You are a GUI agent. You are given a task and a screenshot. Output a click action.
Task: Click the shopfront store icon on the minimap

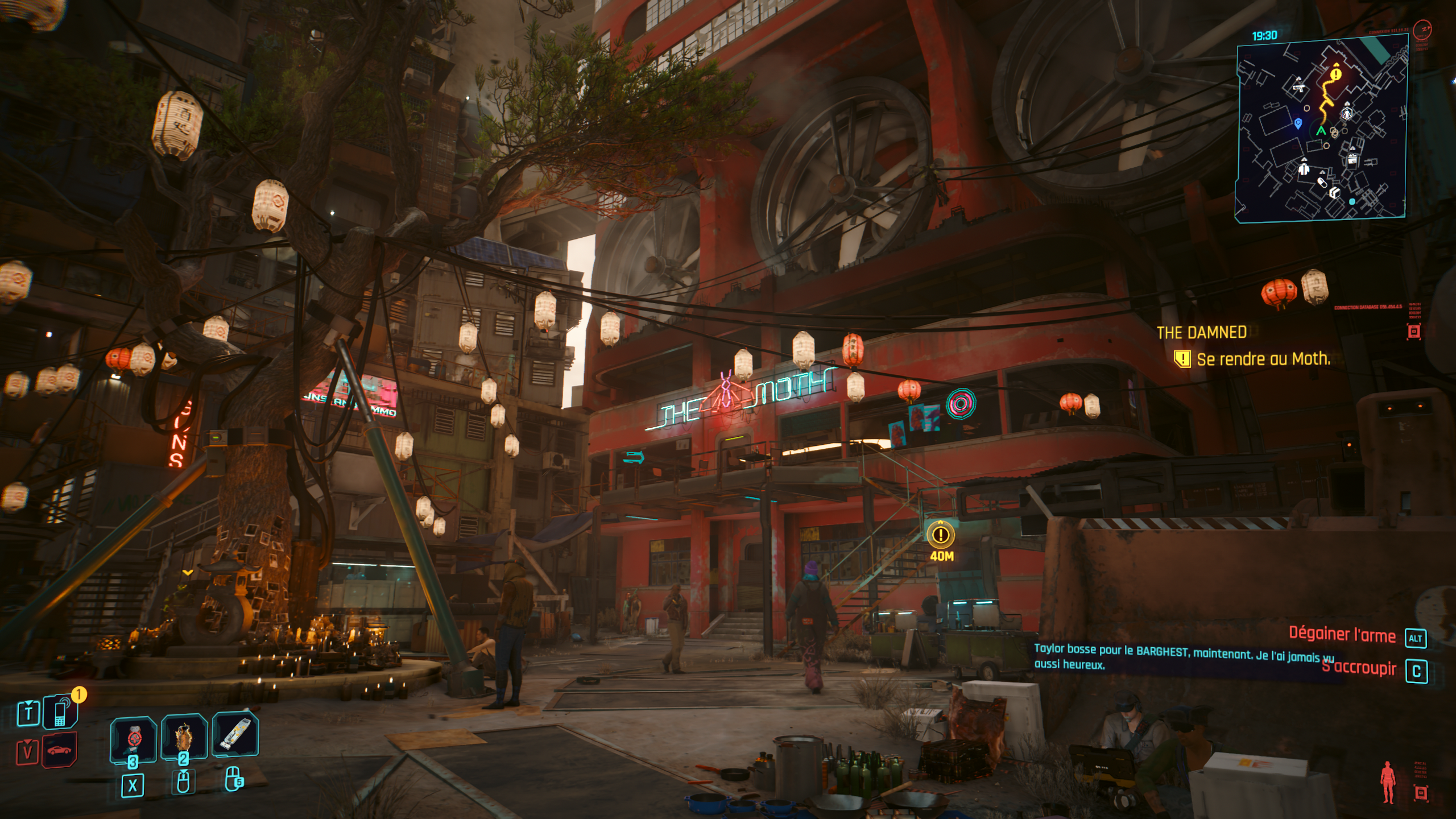click(1352, 159)
